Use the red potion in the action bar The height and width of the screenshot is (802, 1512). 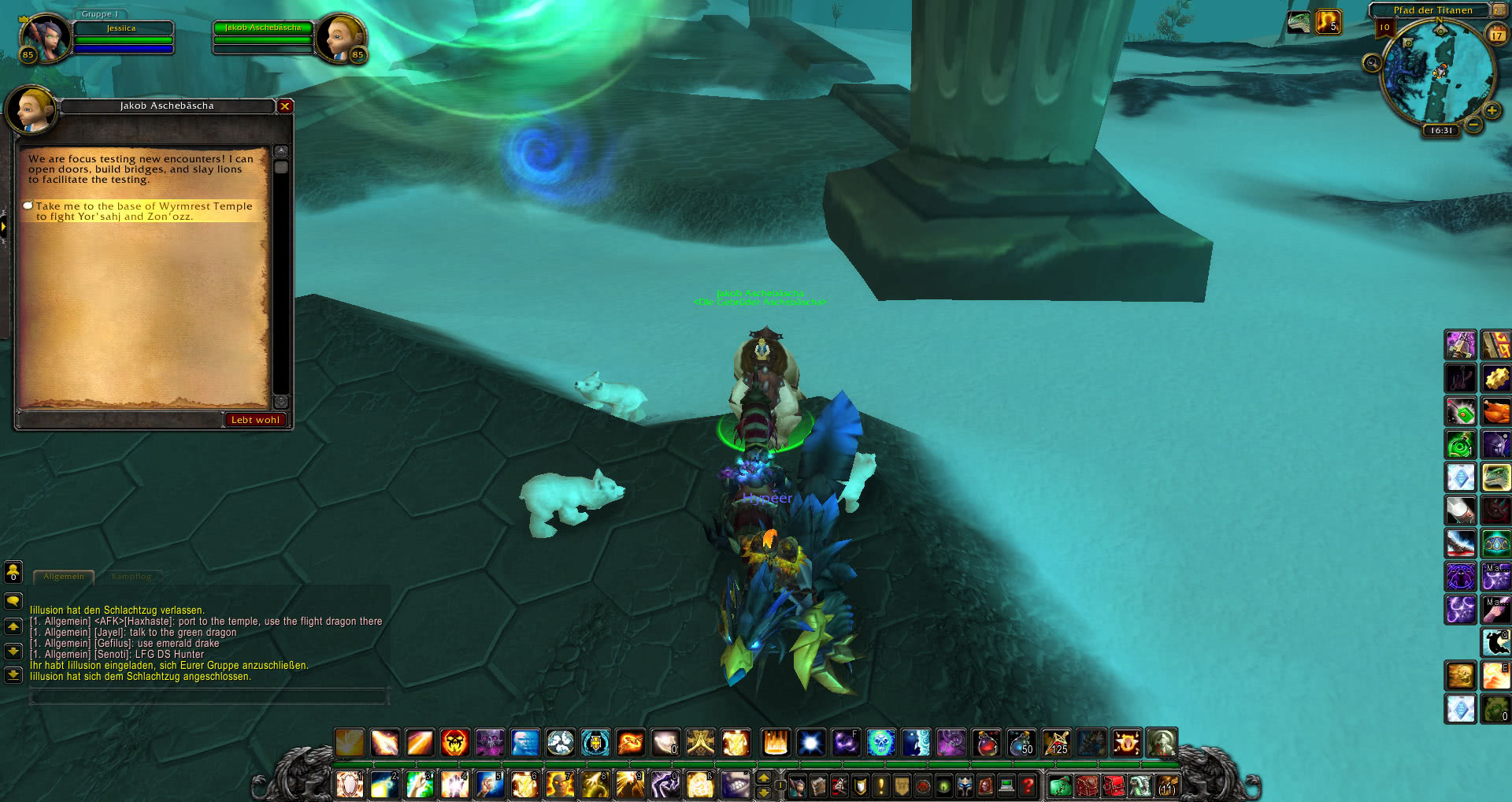pos(986,743)
